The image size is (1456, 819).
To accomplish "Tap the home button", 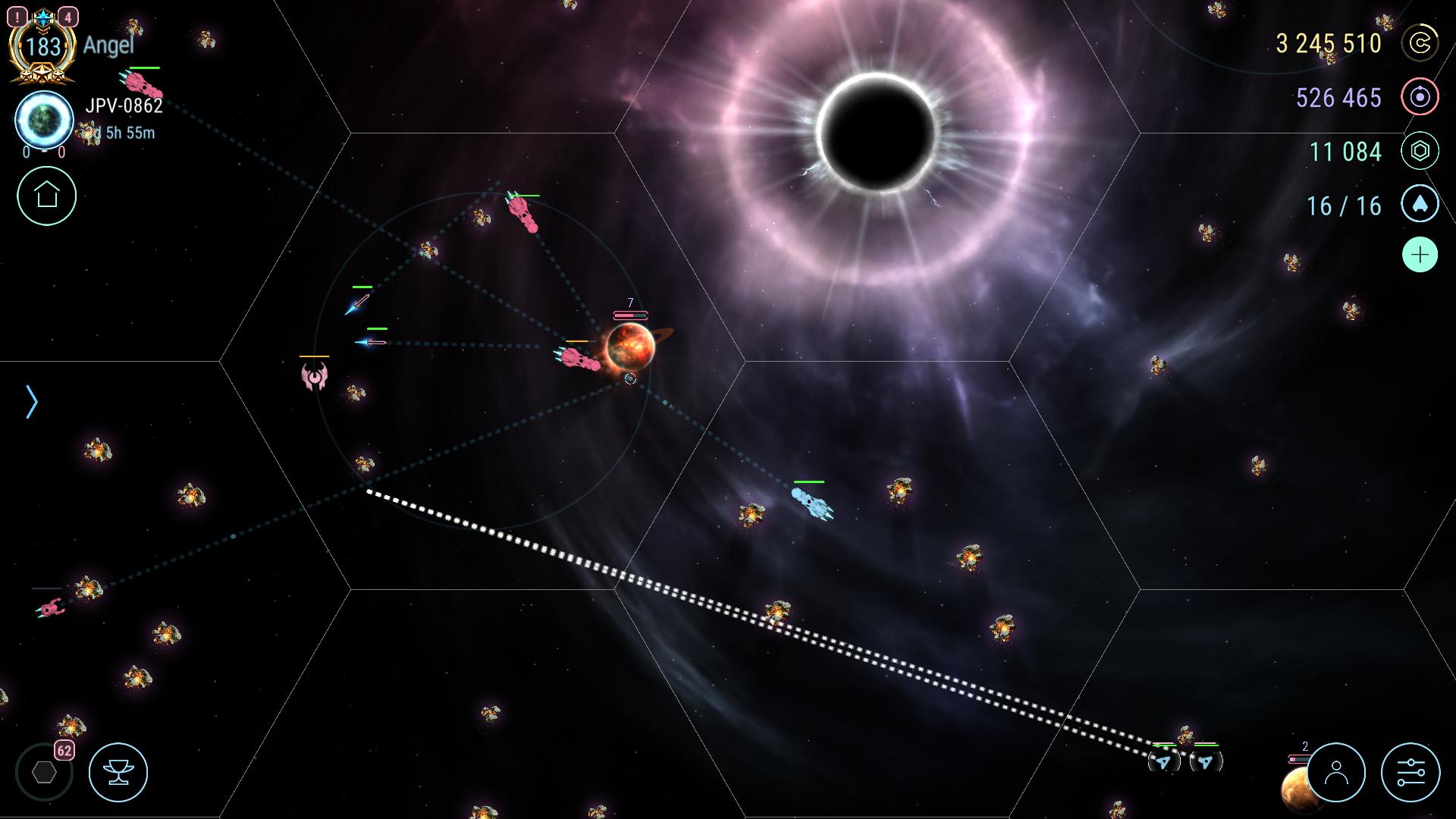I will coord(47,196).
